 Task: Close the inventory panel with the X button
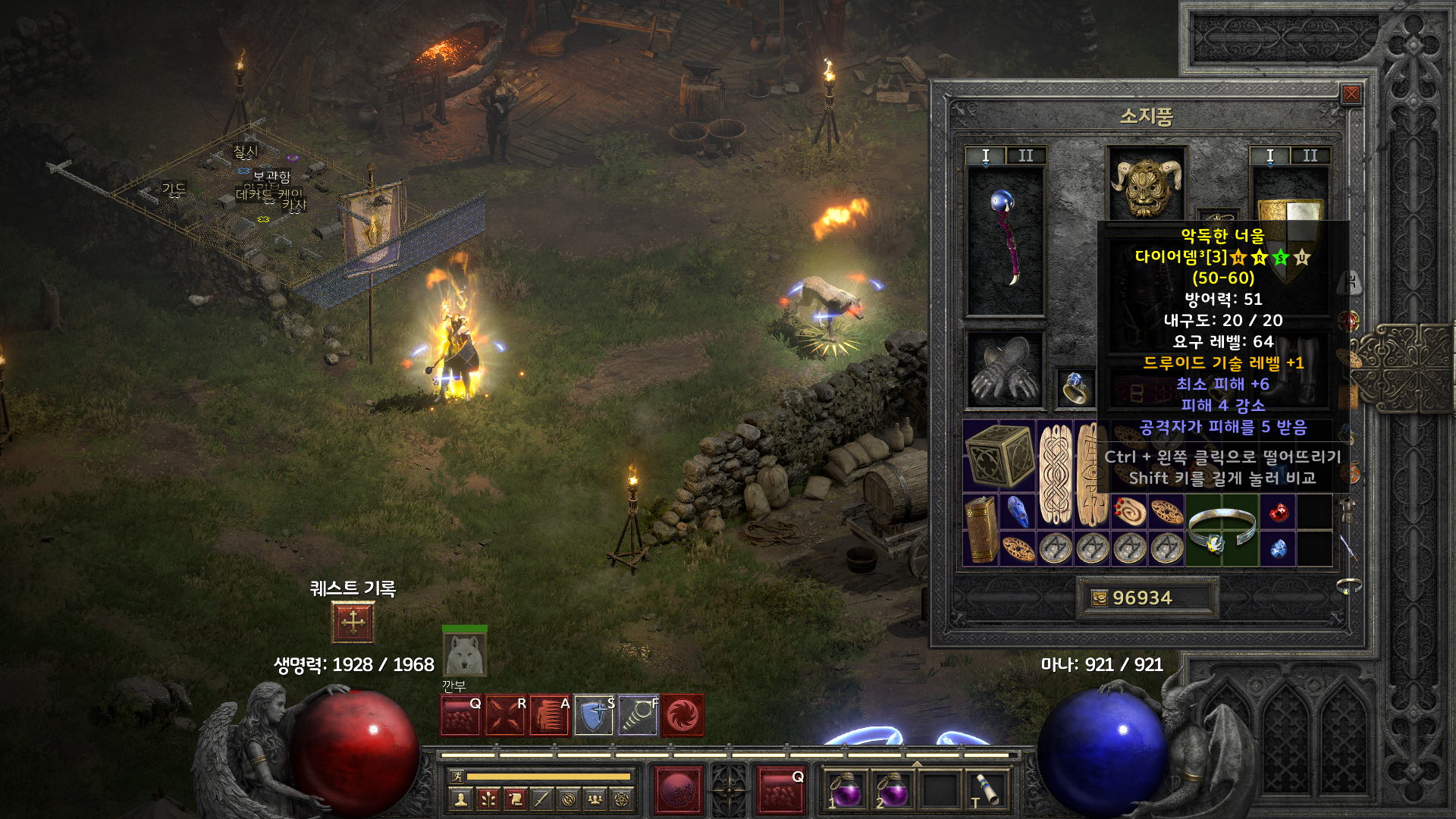(1351, 95)
